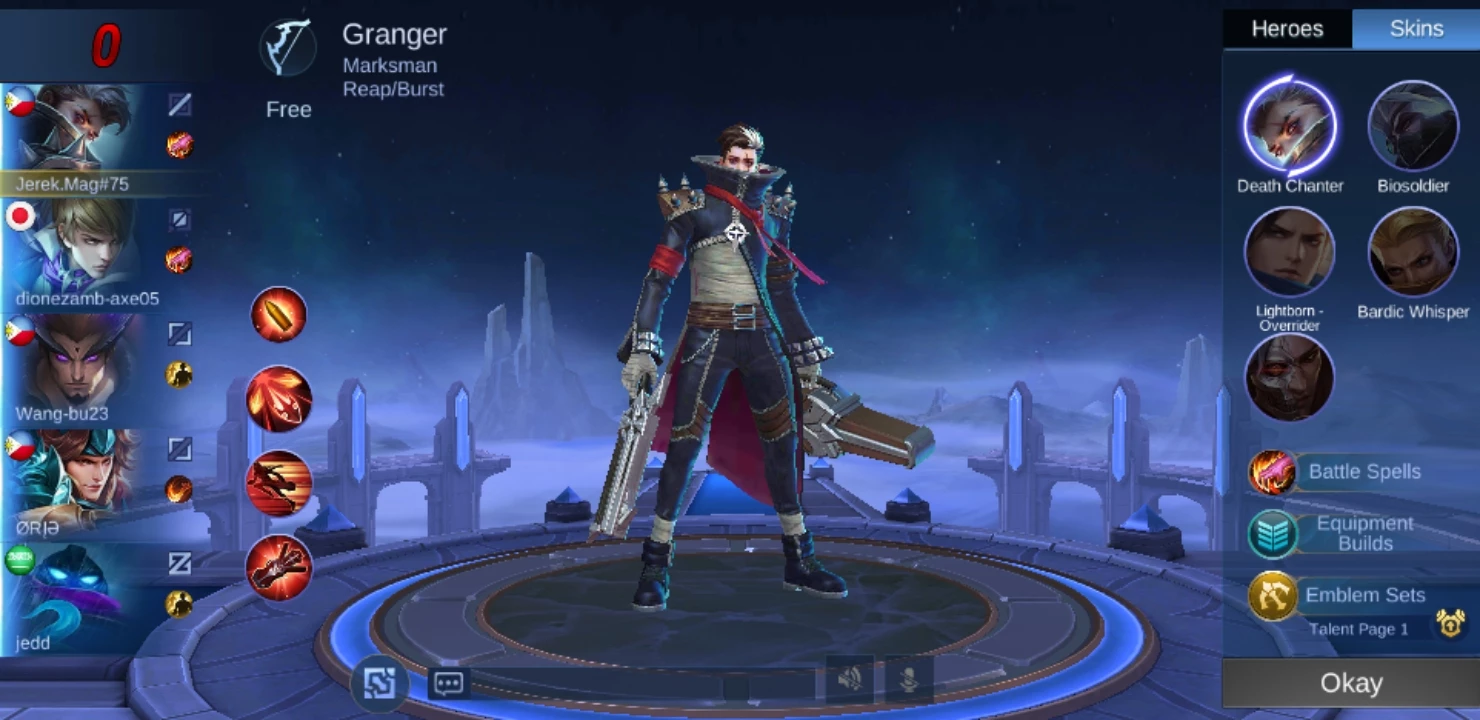
Task: Choose the Biosoldier skin
Action: pyautogui.click(x=1413, y=127)
